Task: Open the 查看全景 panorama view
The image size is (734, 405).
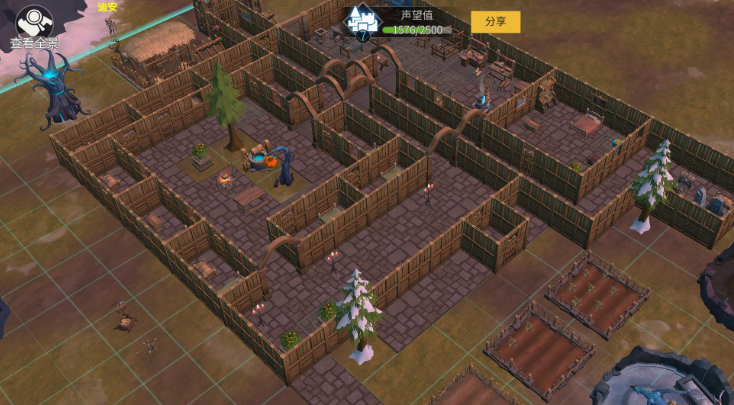Action: (34, 27)
